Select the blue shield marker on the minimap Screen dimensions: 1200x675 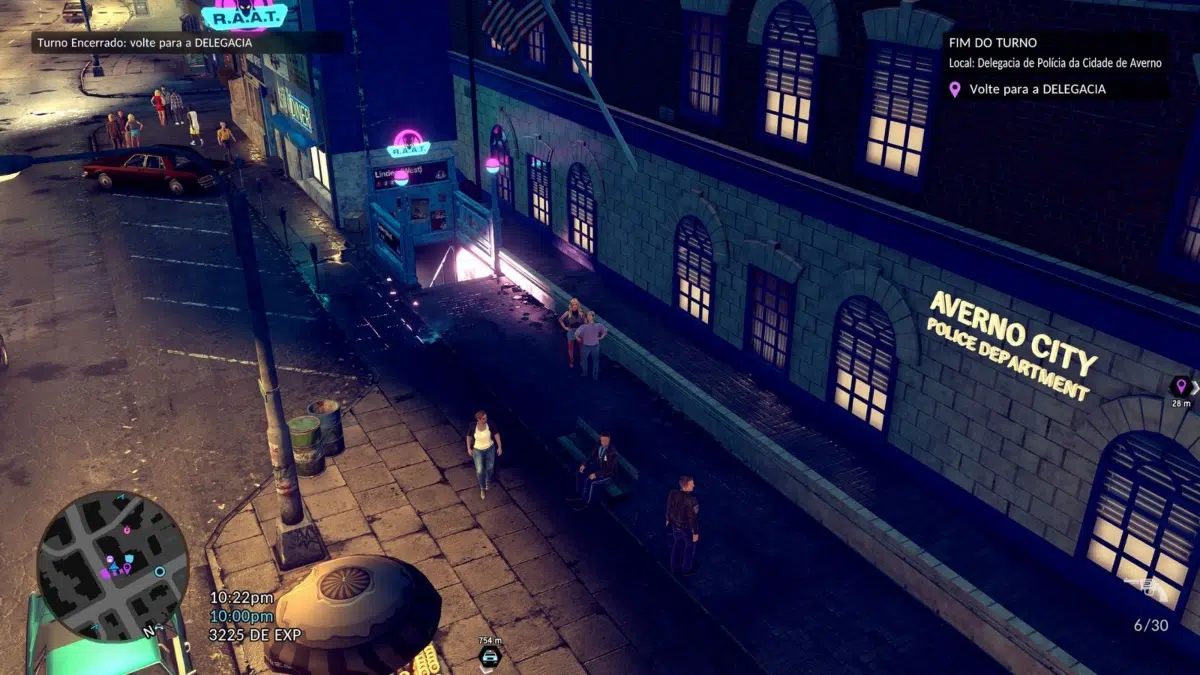pyautogui.click(x=129, y=558)
